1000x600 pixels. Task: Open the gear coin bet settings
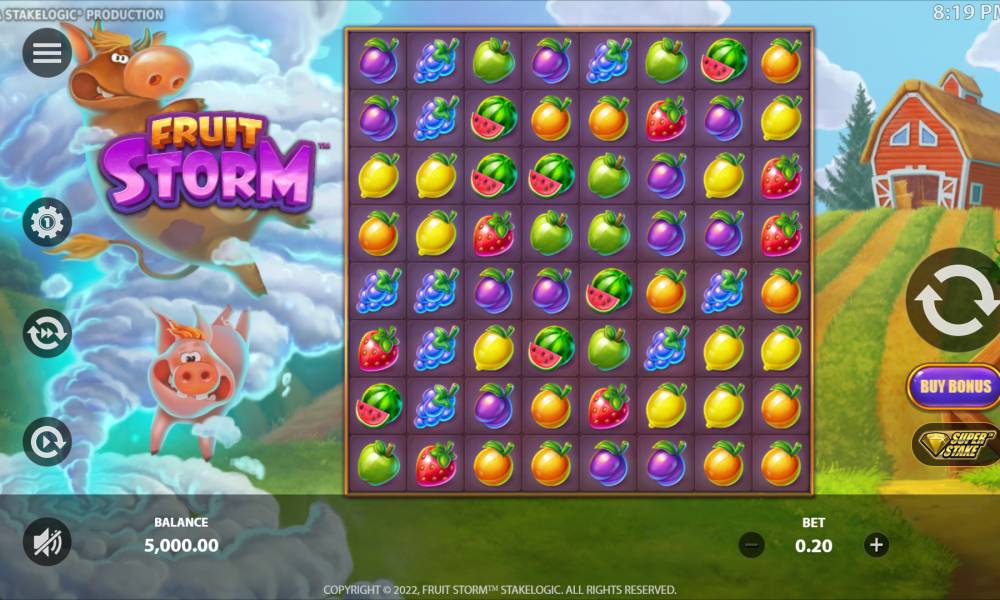pyautogui.click(x=47, y=222)
